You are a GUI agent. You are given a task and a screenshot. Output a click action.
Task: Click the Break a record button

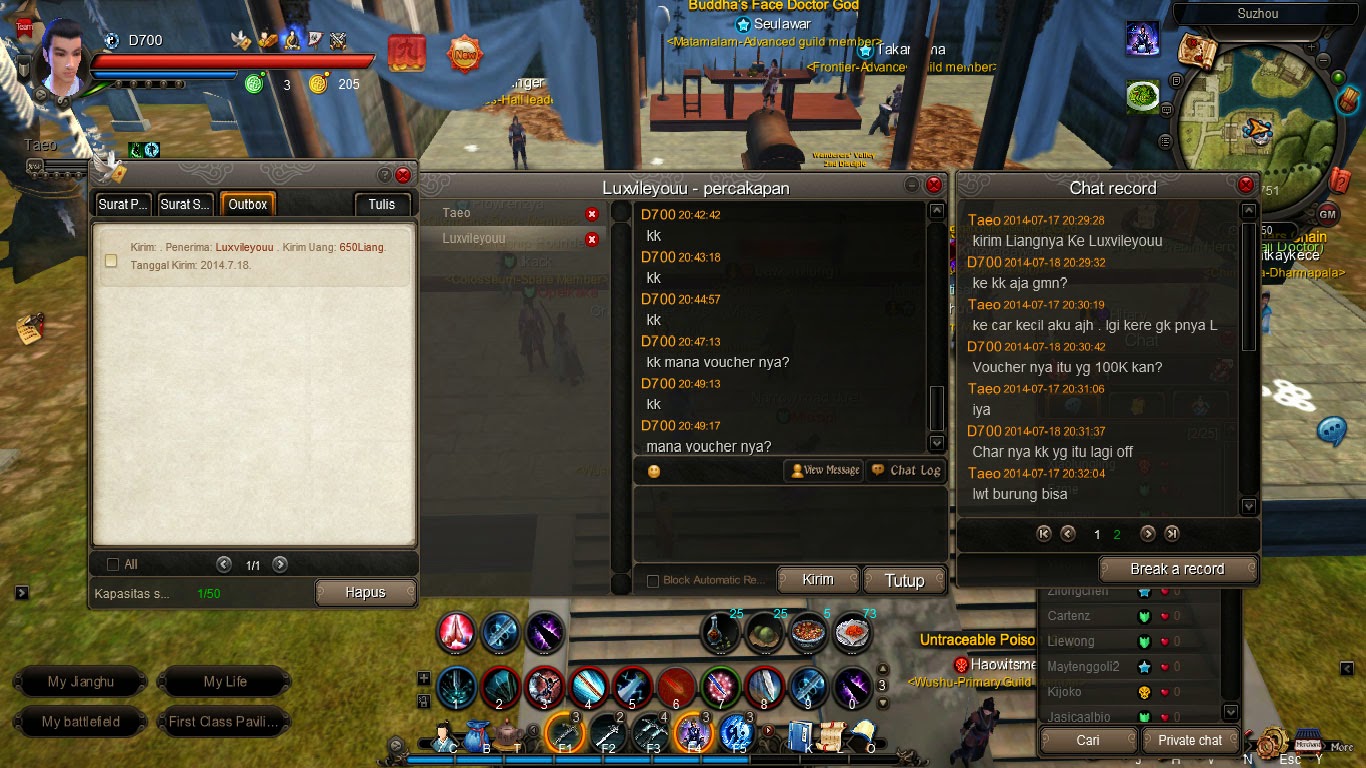click(x=1177, y=569)
